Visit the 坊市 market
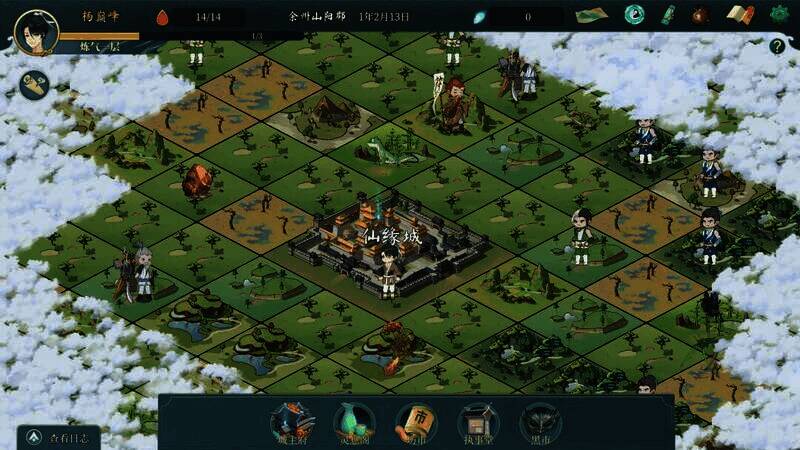Screen dimensions: 800x450 (x=417, y=422)
